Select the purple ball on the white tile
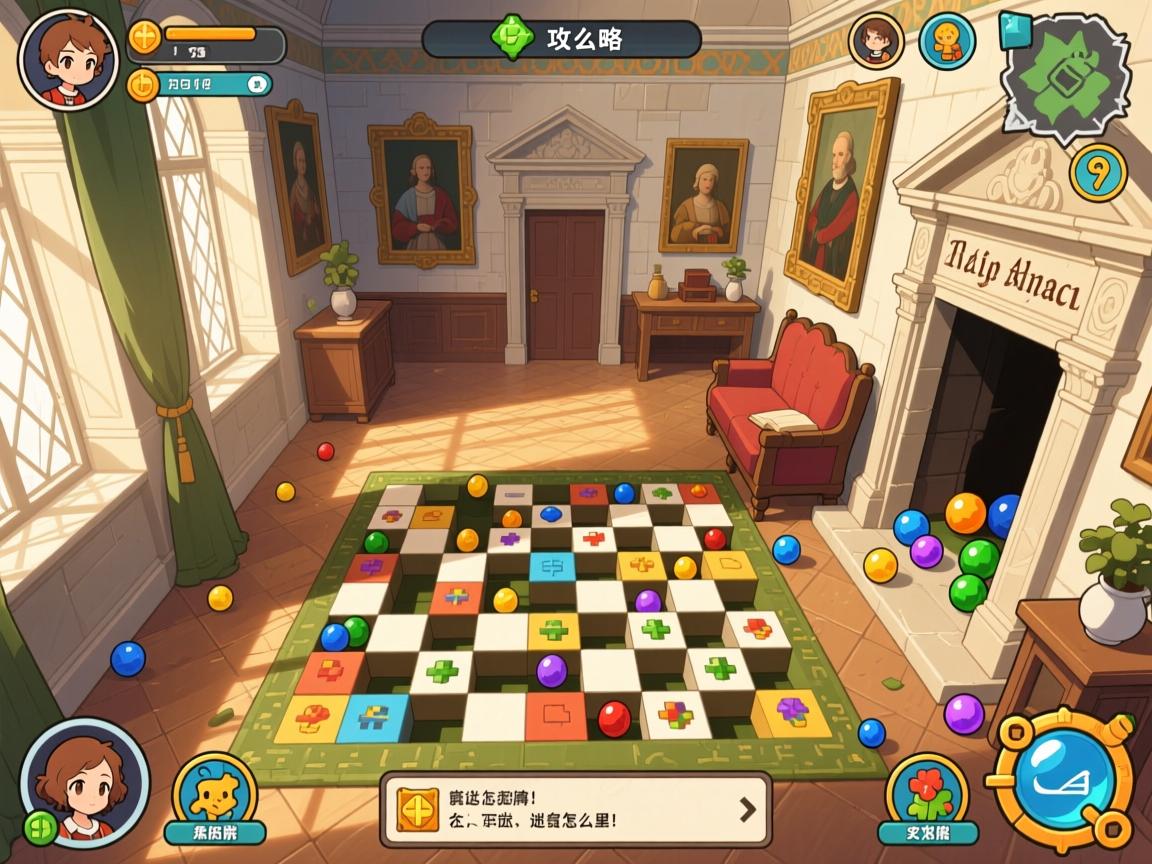The height and width of the screenshot is (864, 1152). point(551,670)
